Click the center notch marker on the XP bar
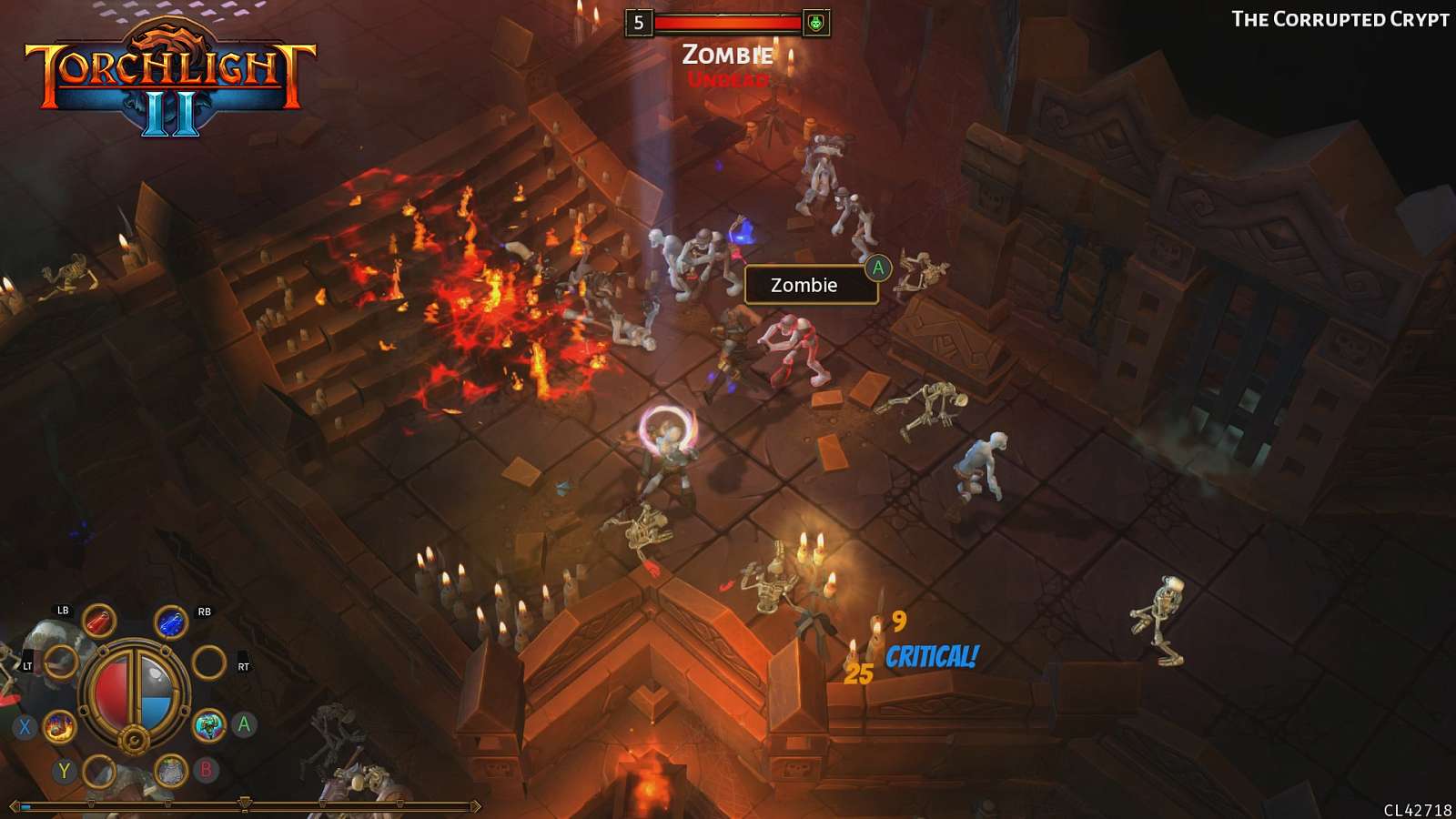This screenshot has height=819, width=1456. [x=244, y=804]
